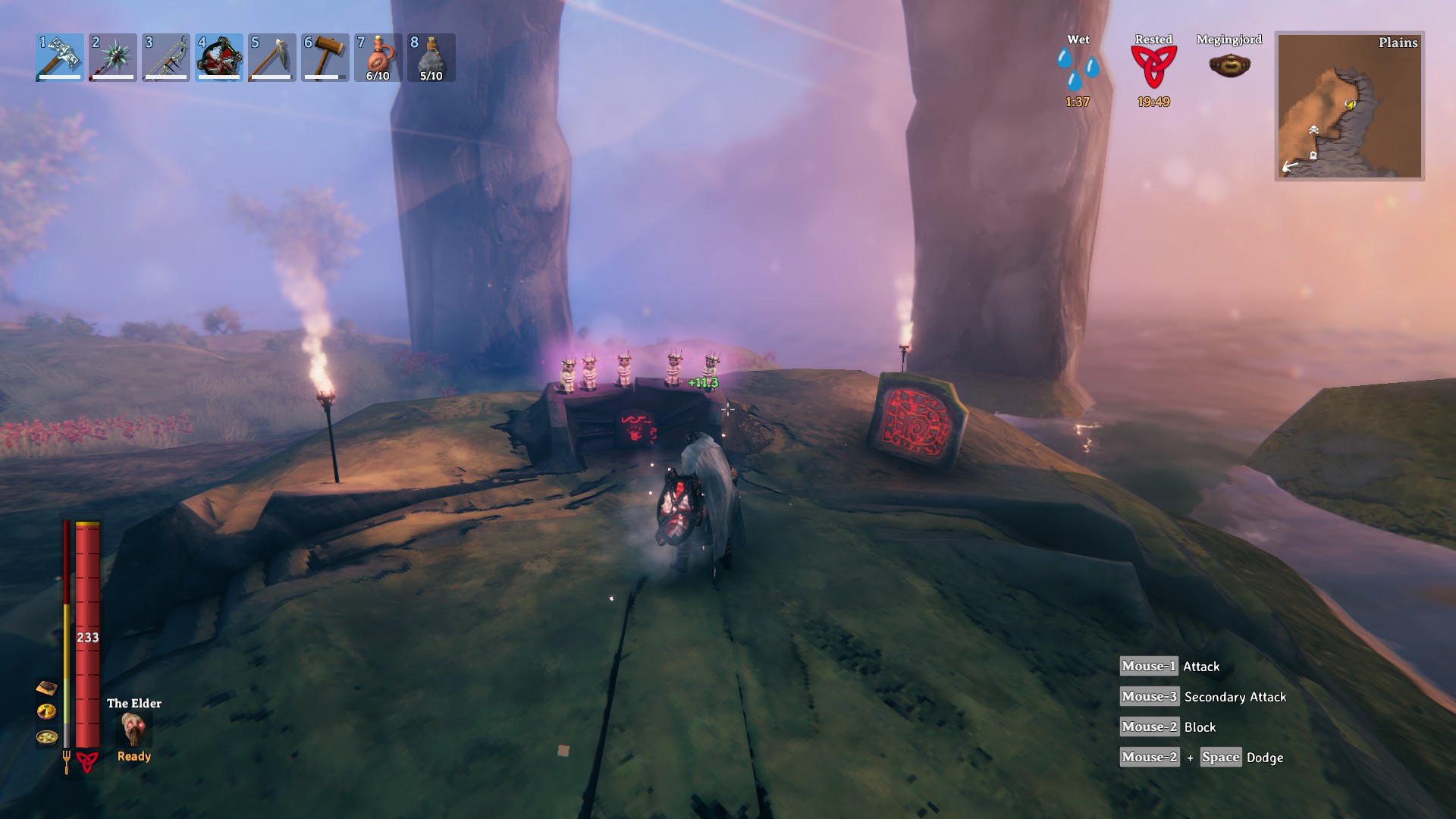Viewport: 1456px width, 819px height.
Task: Click the skull marker on the minimap
Action: pos(1313,130)
